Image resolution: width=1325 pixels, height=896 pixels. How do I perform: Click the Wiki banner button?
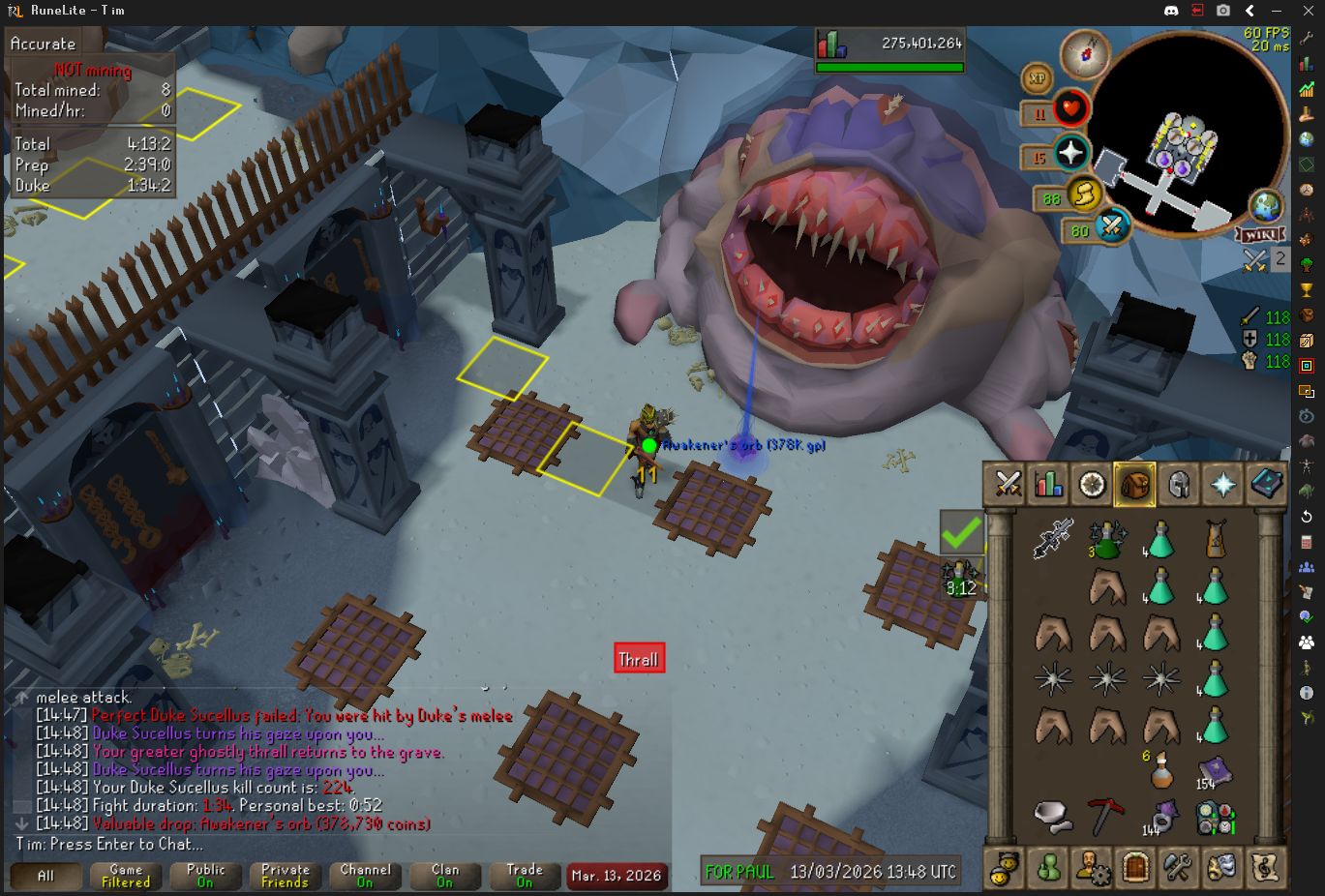[1260, 235]
